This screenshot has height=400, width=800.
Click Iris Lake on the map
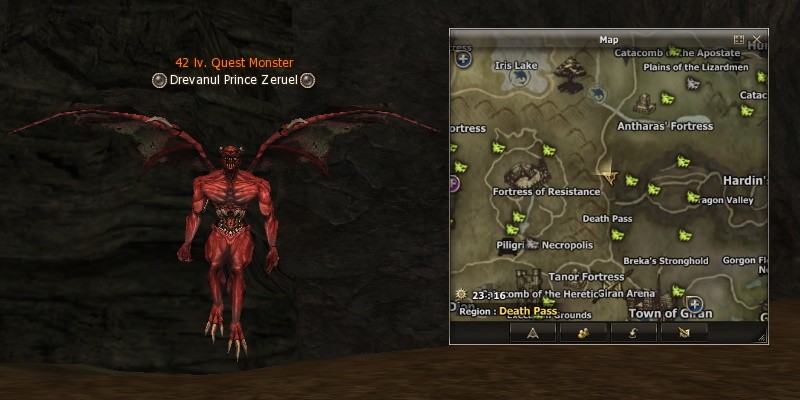(x=516, y=65)
